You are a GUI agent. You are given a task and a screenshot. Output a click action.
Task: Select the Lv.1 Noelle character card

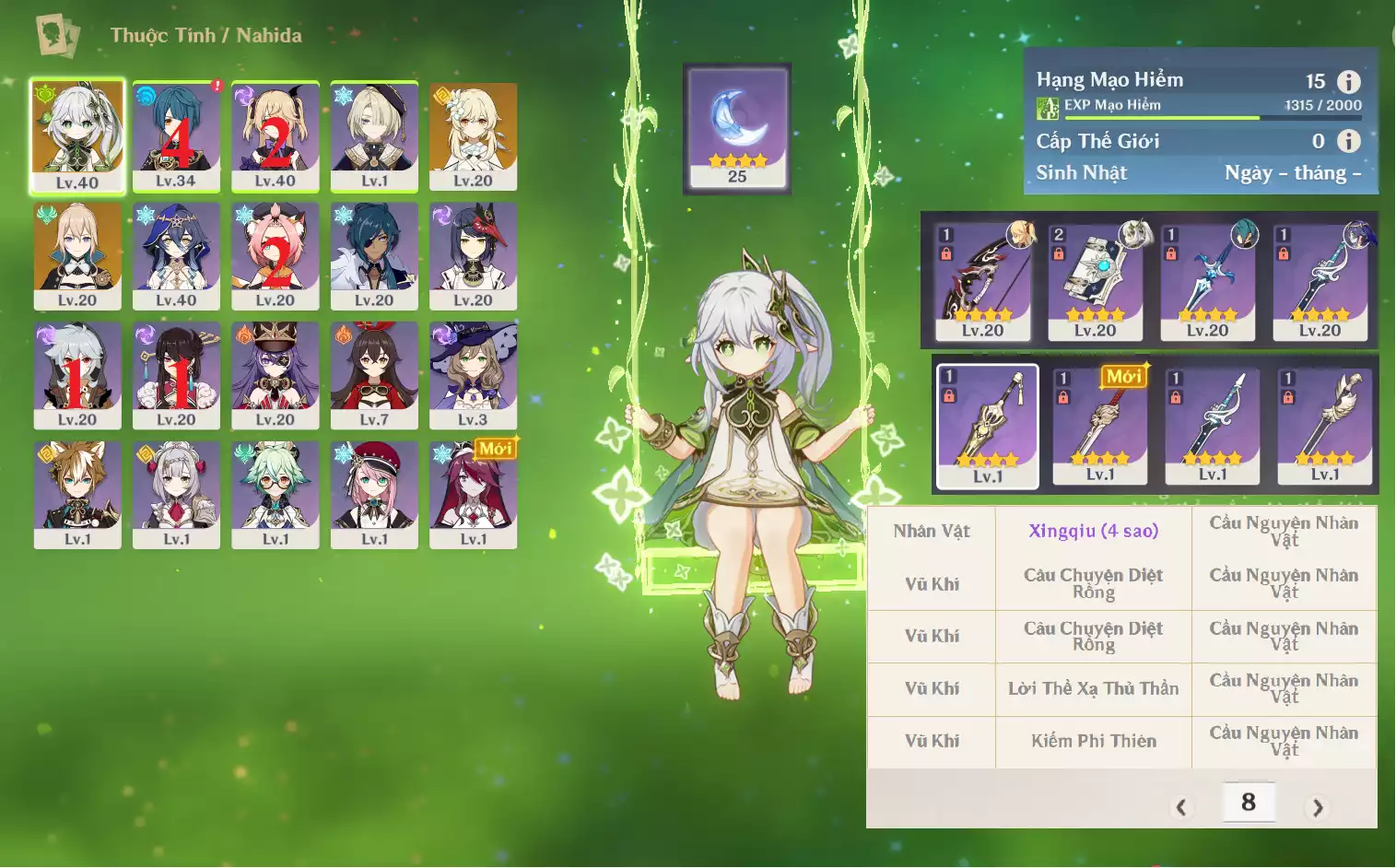coord(176,494)
